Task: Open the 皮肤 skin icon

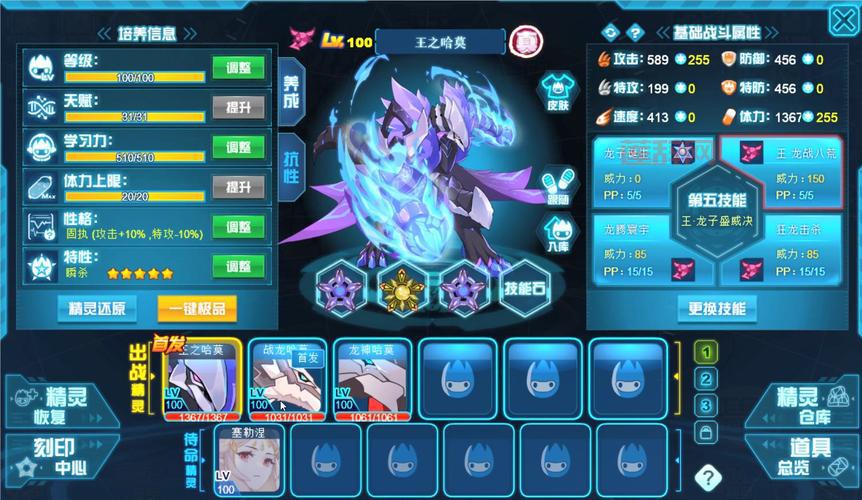Action: click(556, 92)
